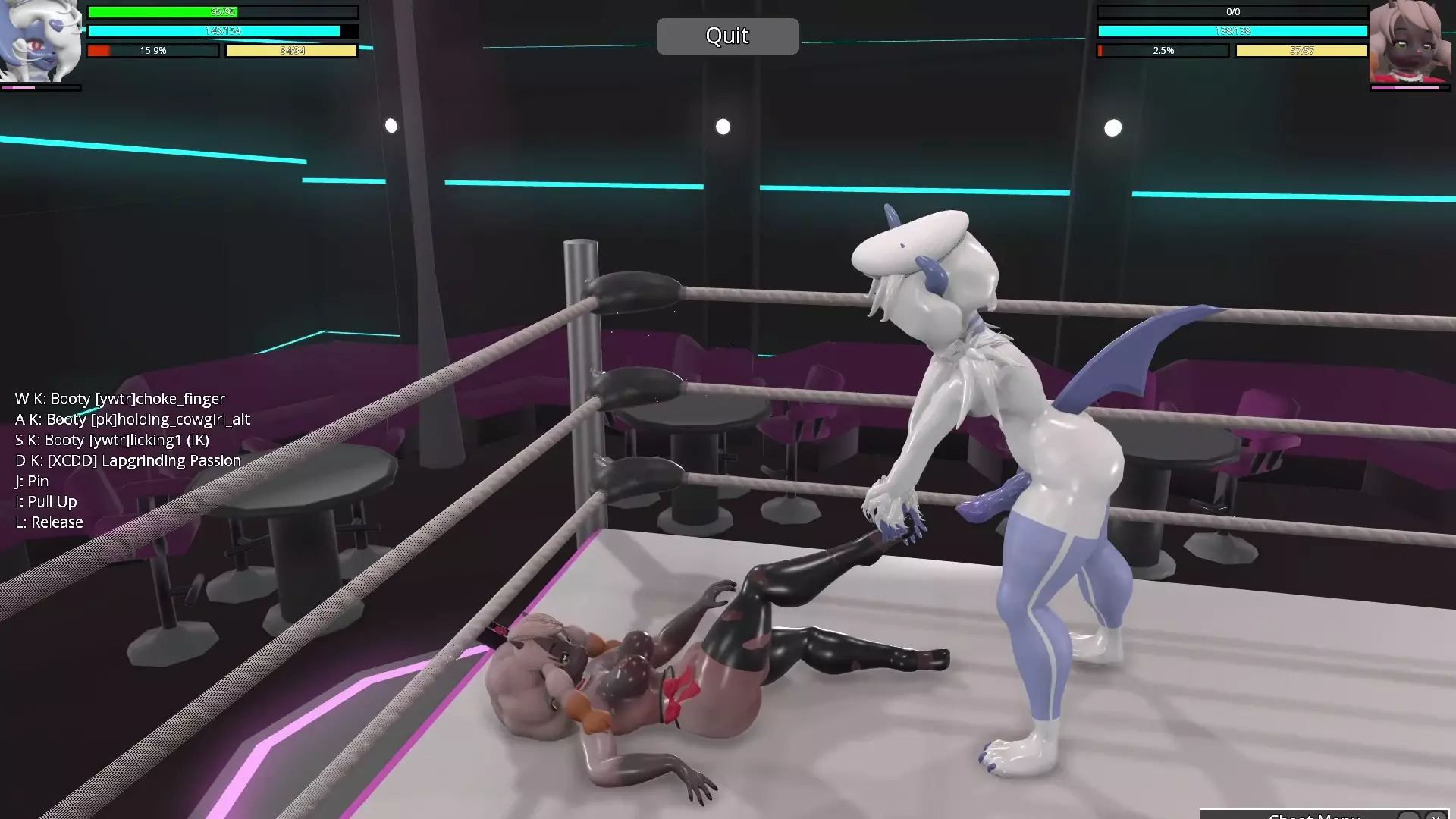Viewport: 1456px width, 819px height.
Task: Open the Cheat Menu panel title bar
Action: pyautogui.click(x=1313, y=815)
